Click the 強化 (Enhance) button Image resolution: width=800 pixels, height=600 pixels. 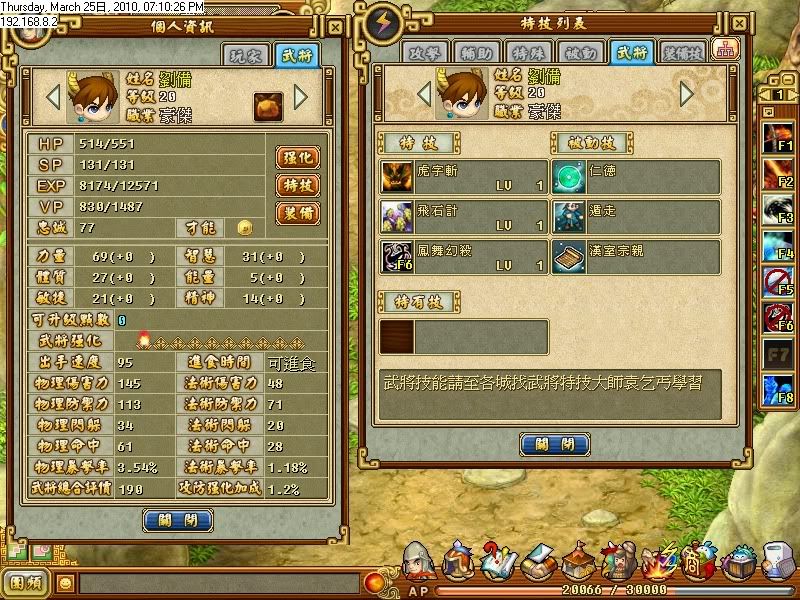click(297, 157)
